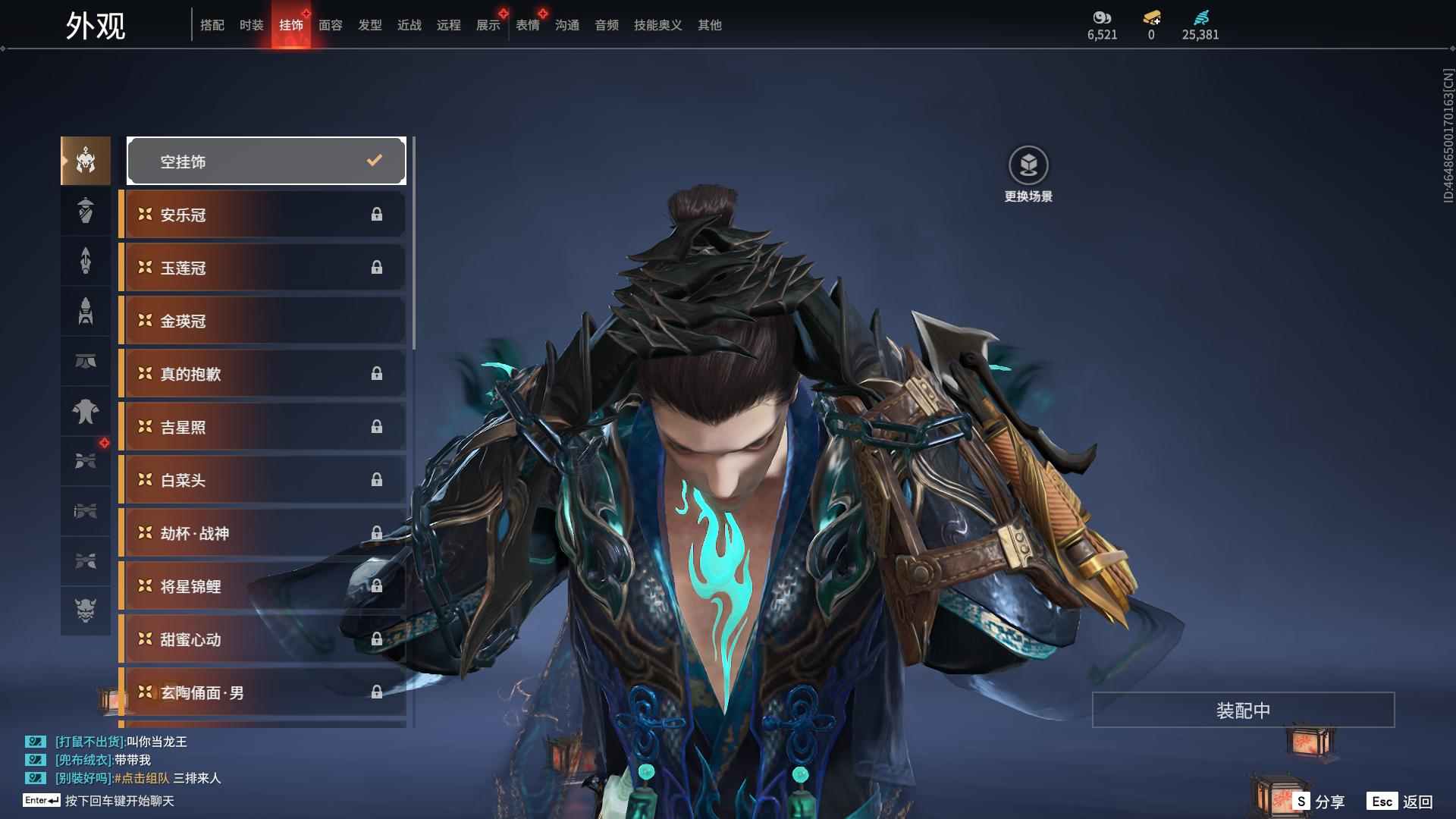Viewport: 1456px width, 819px height.
Task: Switch to the 表情 tab
Action: tap(528, 25)
